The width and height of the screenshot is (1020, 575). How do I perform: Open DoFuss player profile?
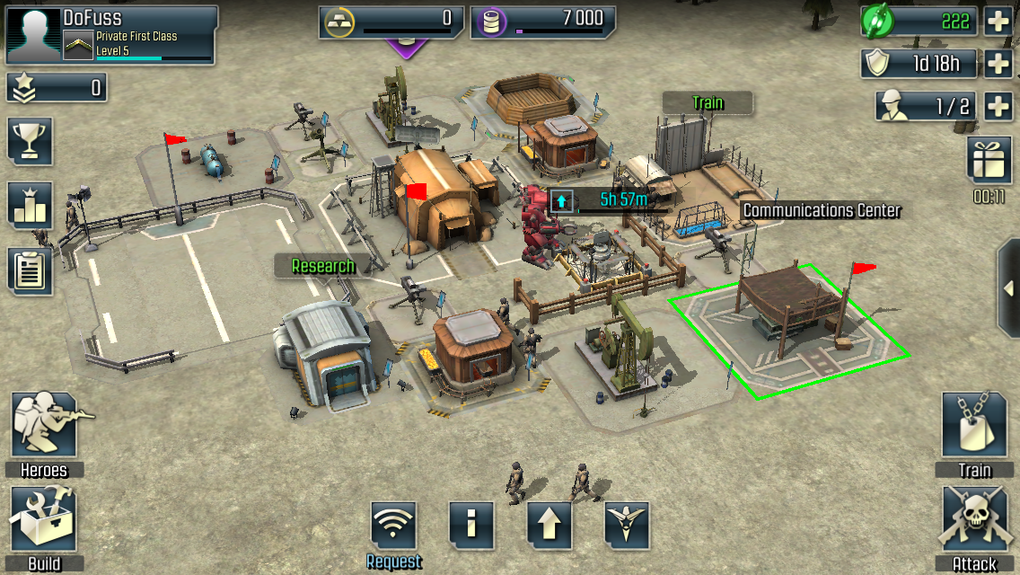112,34
